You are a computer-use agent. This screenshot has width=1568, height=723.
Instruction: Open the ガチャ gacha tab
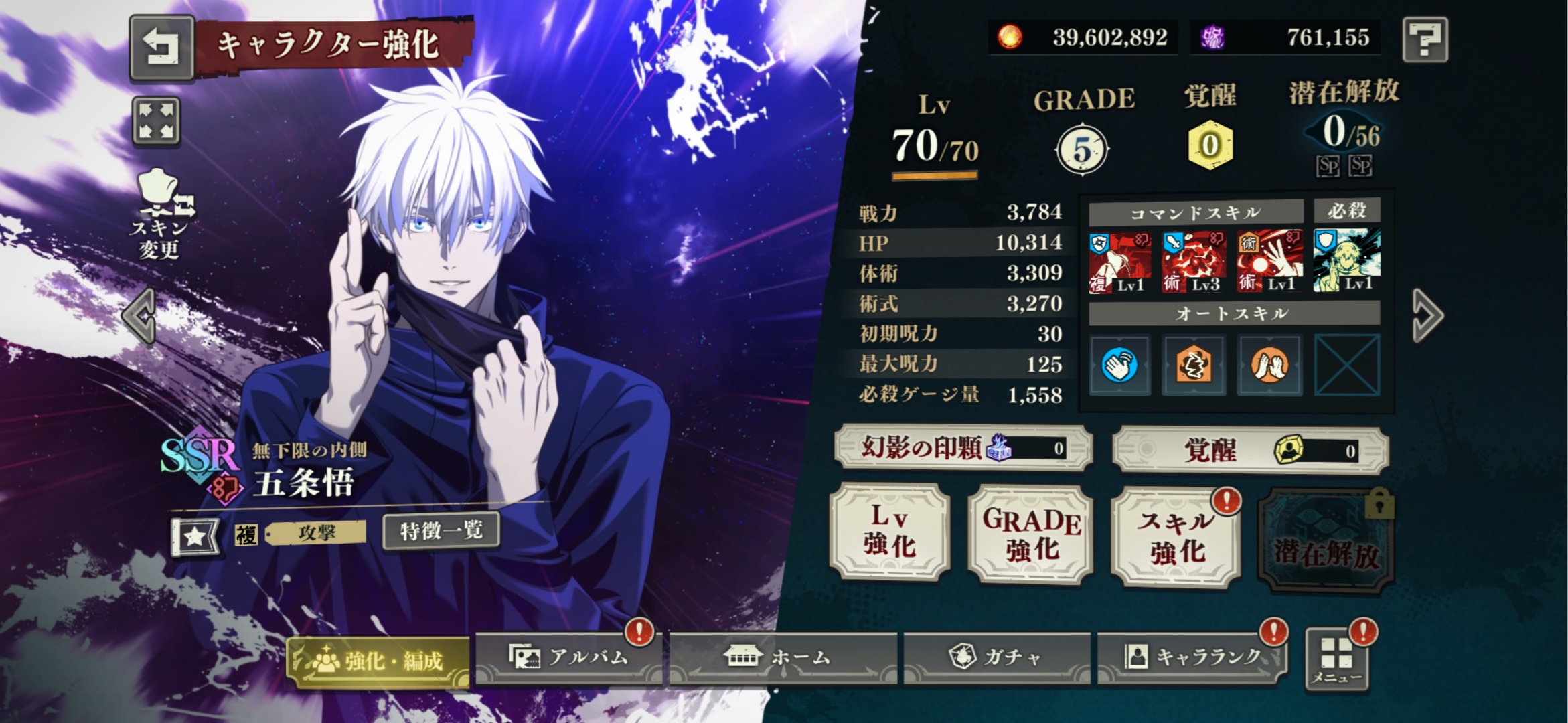point(996,657)
